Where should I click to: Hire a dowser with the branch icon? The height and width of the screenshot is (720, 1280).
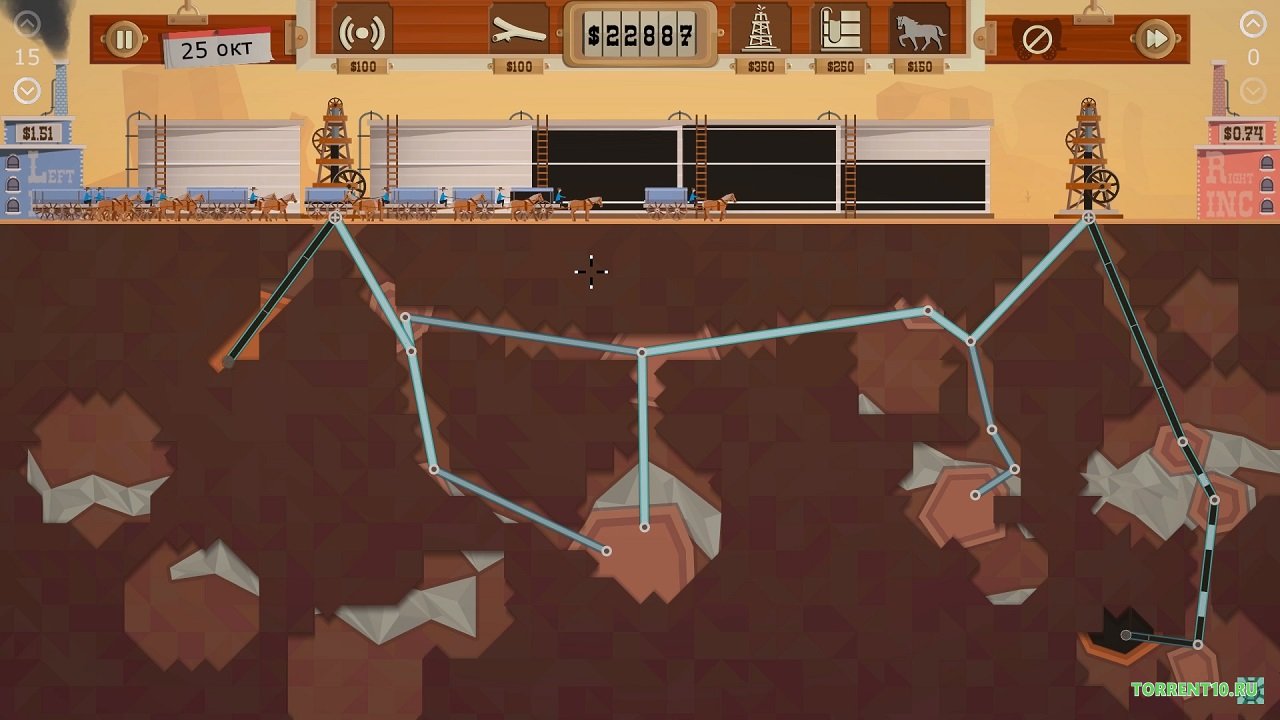[519, 32]
